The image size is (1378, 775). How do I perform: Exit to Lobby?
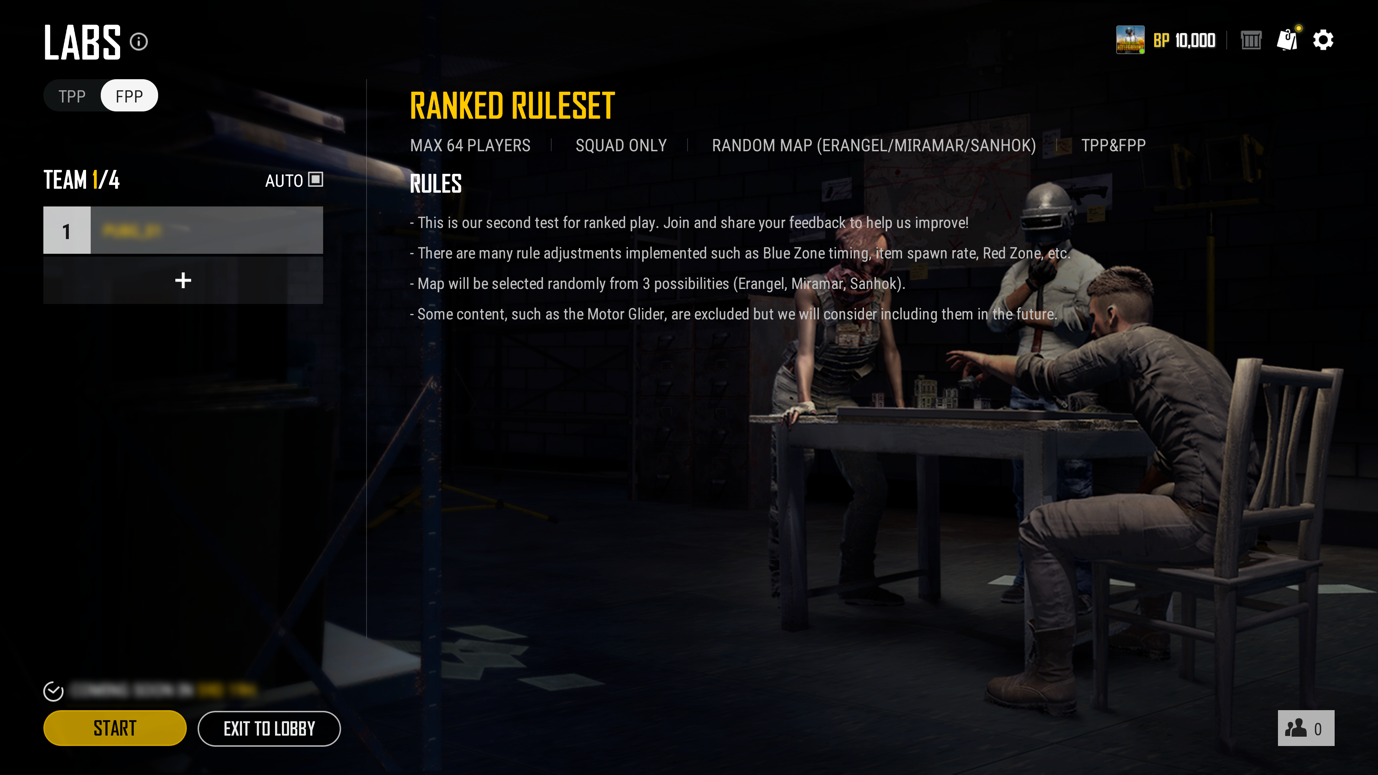coord(269,728)
